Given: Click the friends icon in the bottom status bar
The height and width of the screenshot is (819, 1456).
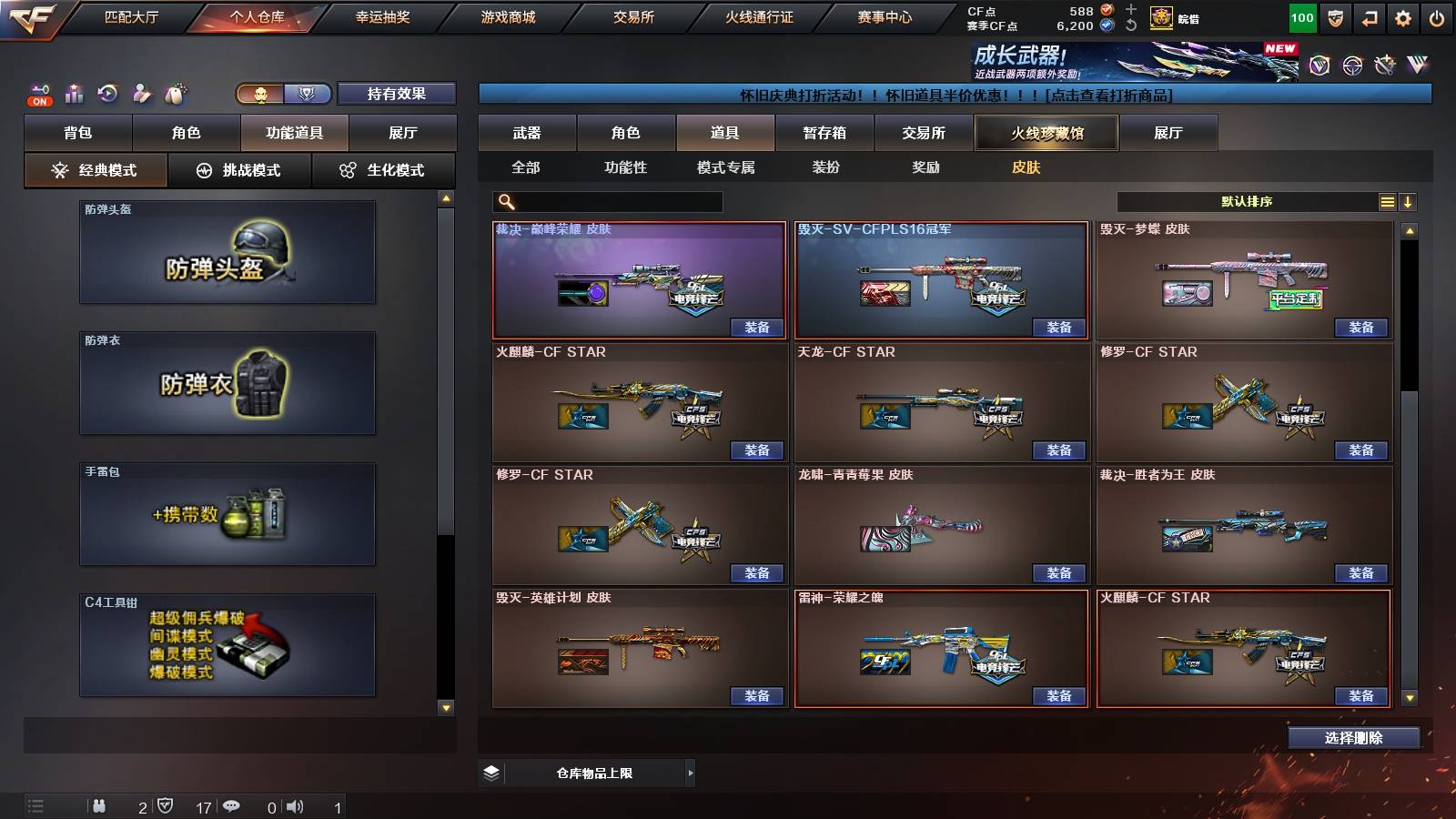Looking at the screenshot, I should (x=100, y=805).
